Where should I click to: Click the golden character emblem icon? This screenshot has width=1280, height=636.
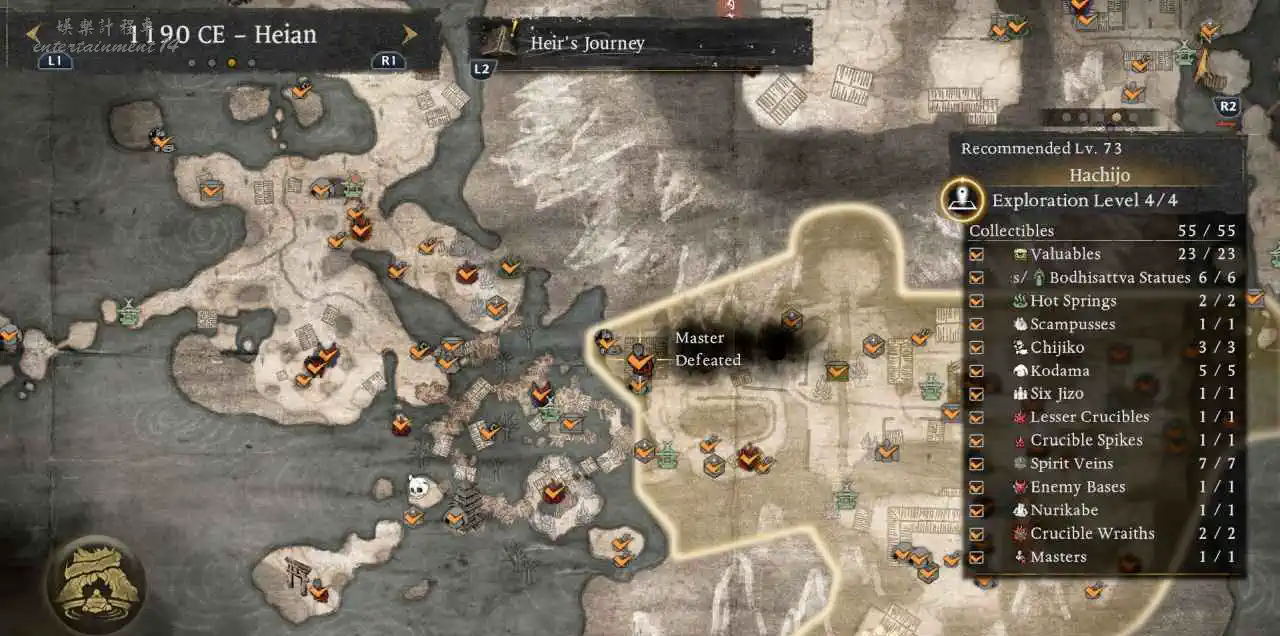coord(96,585)
